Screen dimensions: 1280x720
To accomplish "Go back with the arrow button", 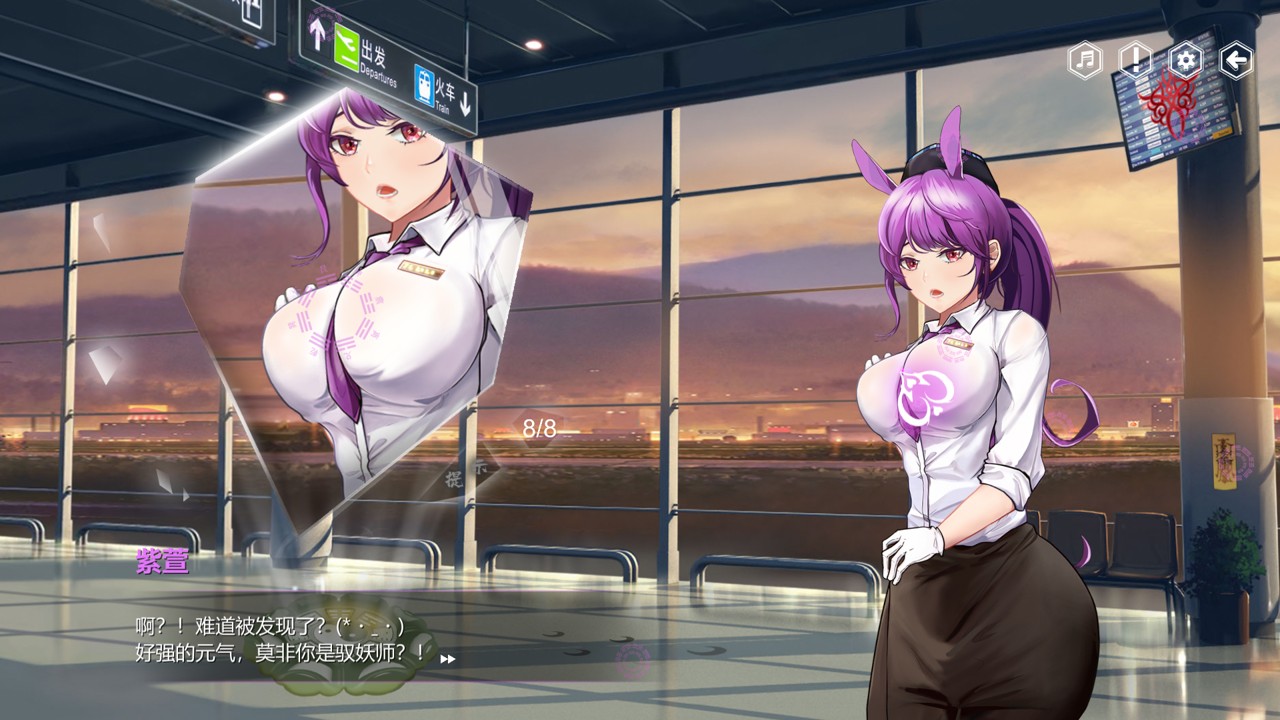I will [1237, 61].
